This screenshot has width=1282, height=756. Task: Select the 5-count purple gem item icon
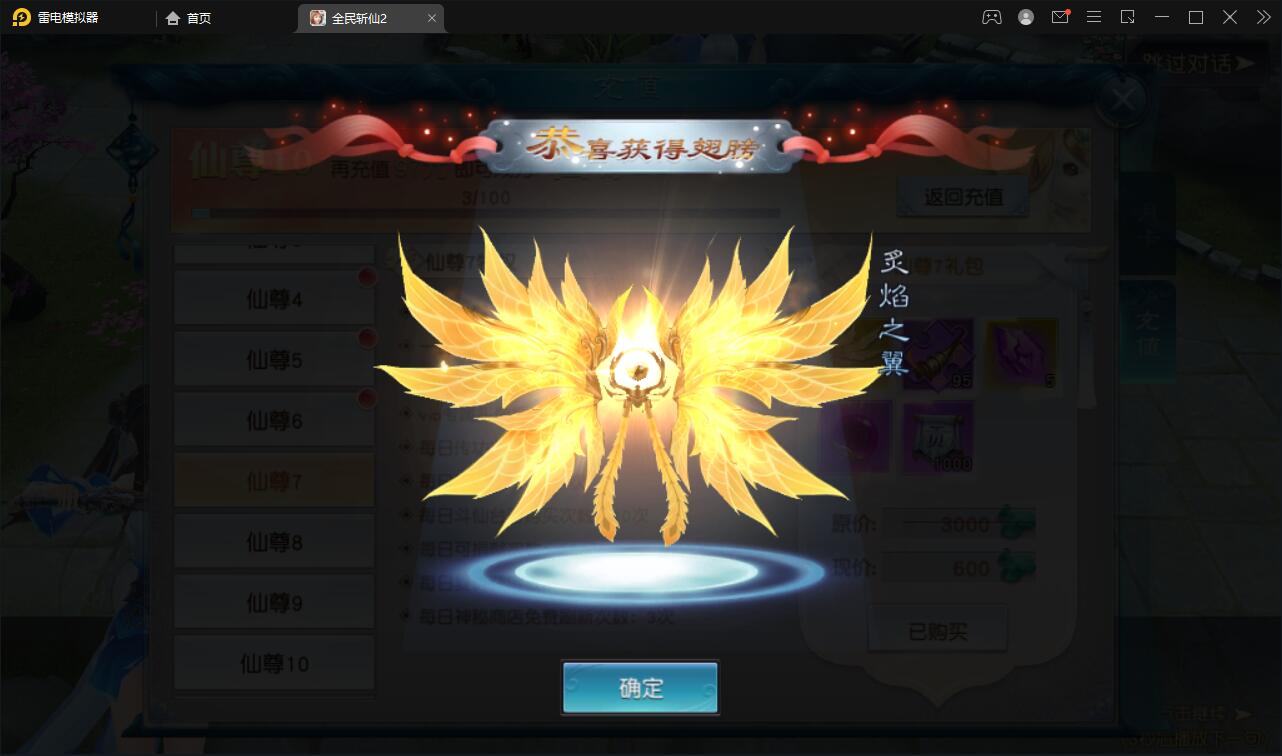[1019, 352]
